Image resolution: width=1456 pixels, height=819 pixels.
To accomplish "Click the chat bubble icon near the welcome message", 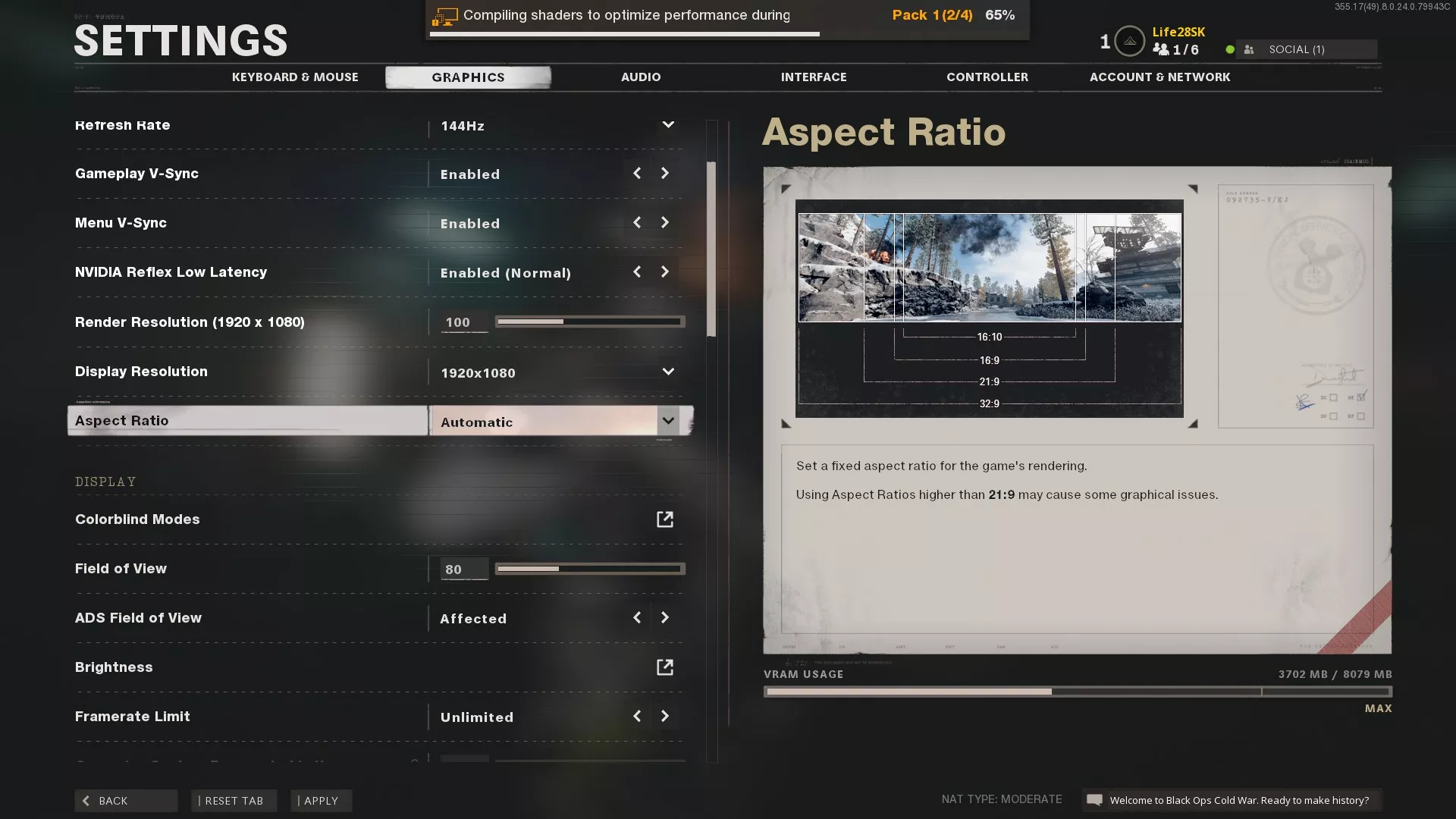I will coord(1094,800).
